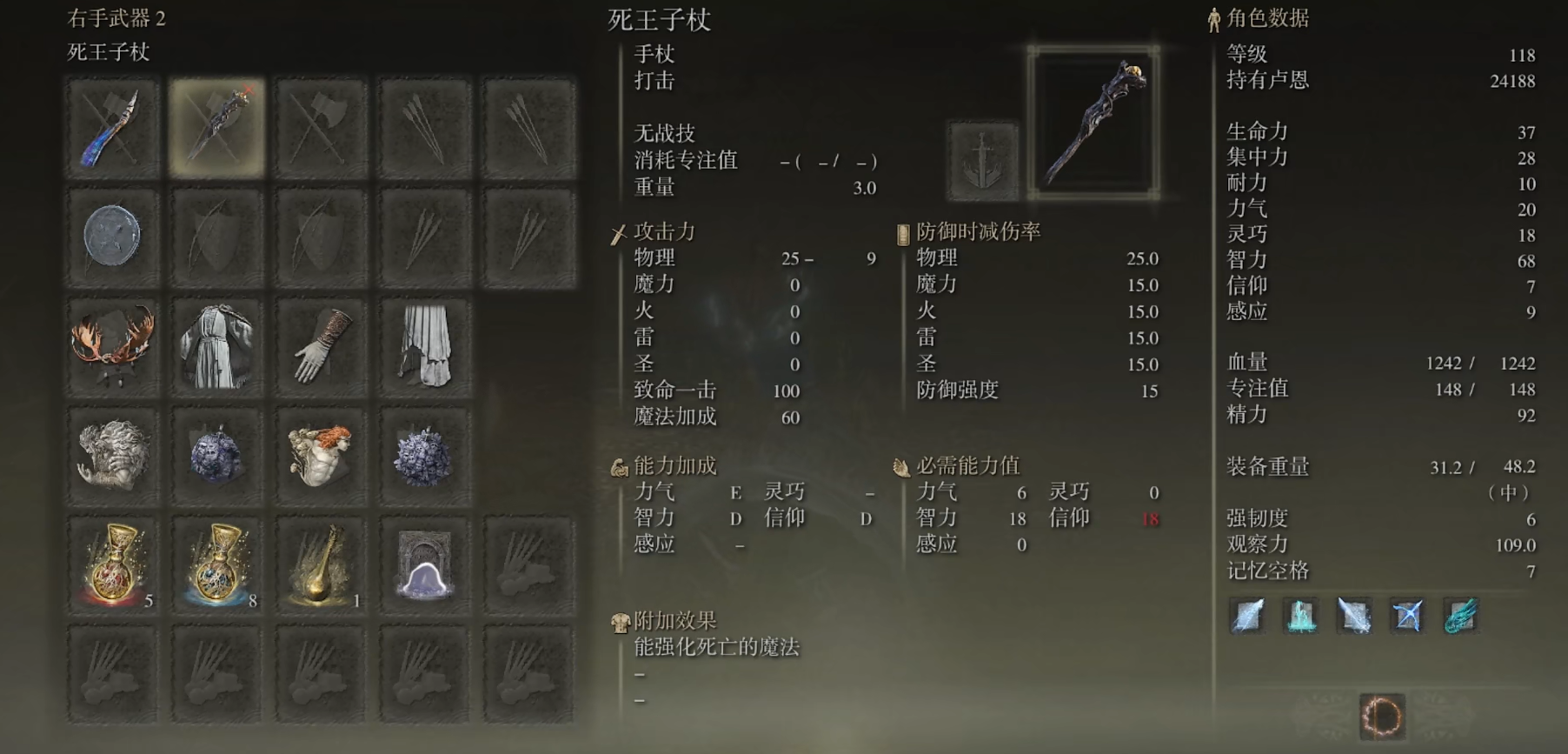Click the blue round shield item

click(x=111, y=237)
